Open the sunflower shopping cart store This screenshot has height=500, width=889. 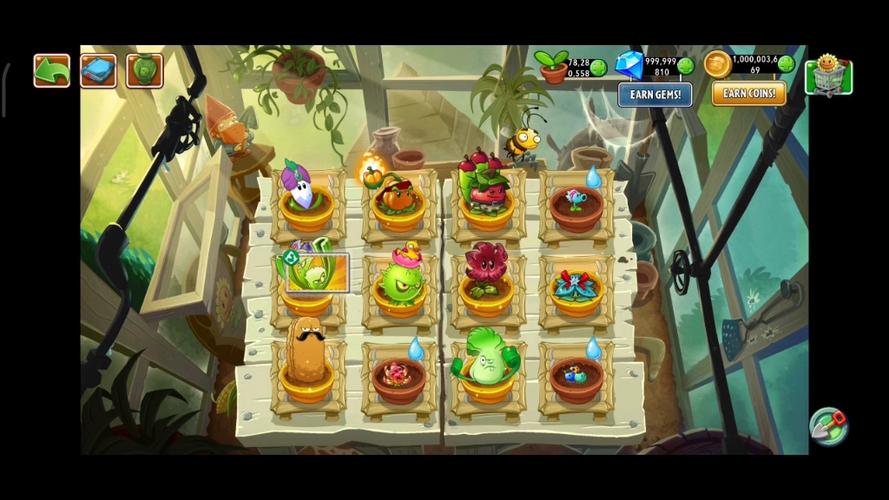coord(828,73)
